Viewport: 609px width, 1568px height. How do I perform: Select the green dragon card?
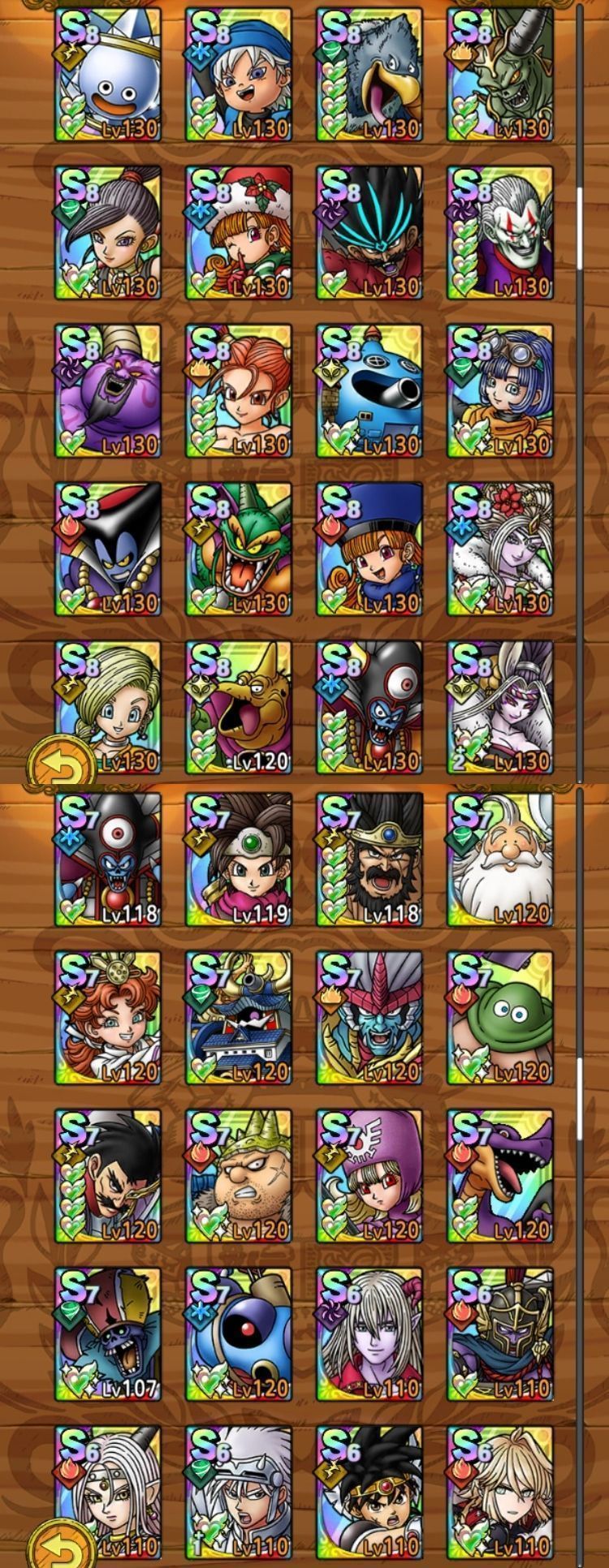click(x=239, y=549)
